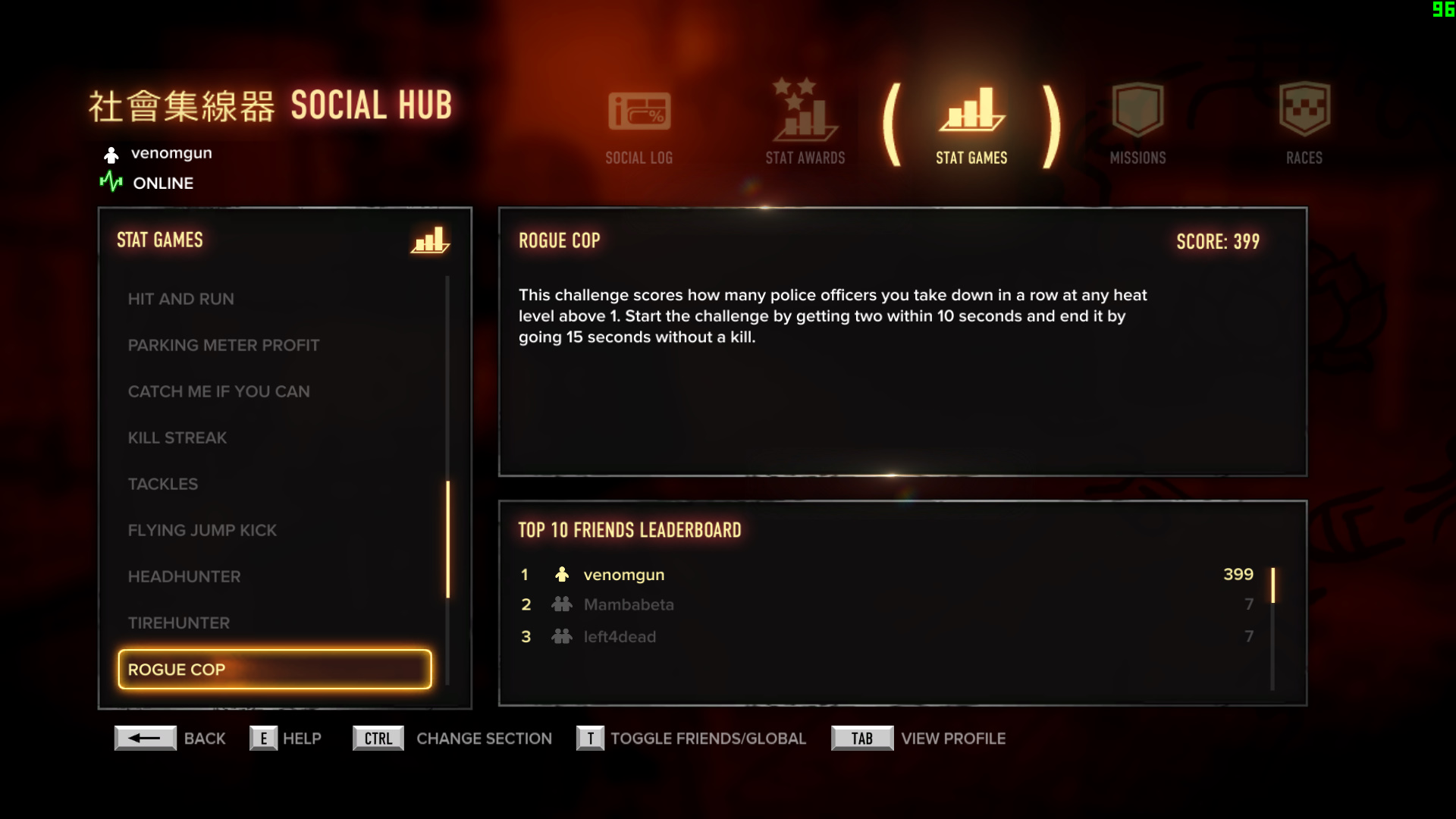Select venomgun's leaderboard row
Image resolution: width=1456 pixels, height=819 pixels.
(886, 575)
